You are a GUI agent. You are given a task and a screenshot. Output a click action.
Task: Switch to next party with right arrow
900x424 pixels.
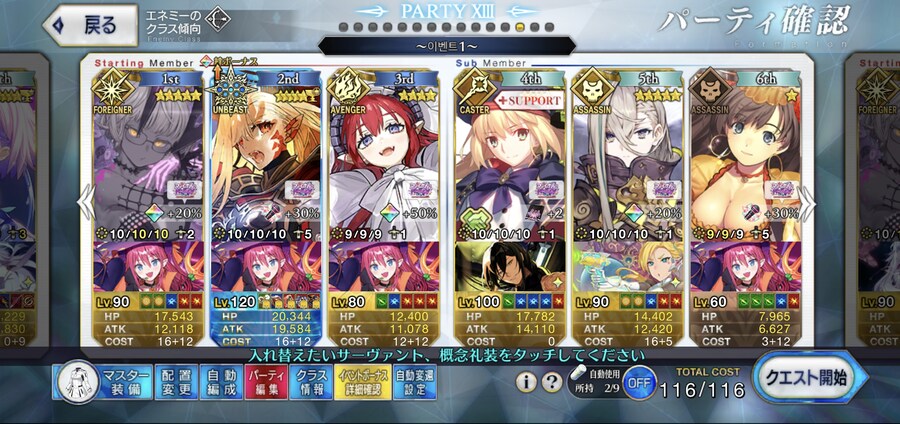point(806,201)
